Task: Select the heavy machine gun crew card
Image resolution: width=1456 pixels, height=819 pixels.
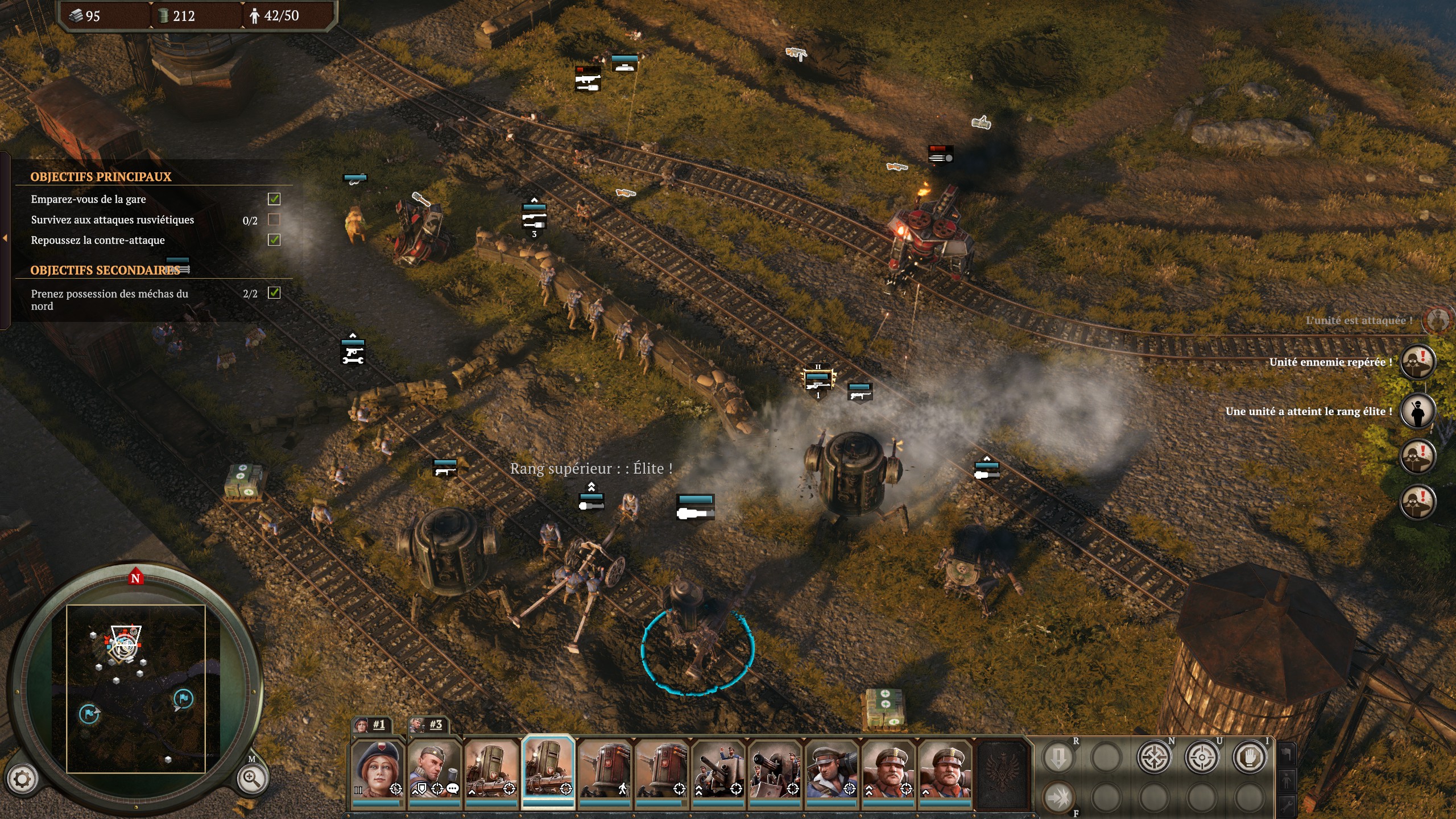Action: [775, 770]
